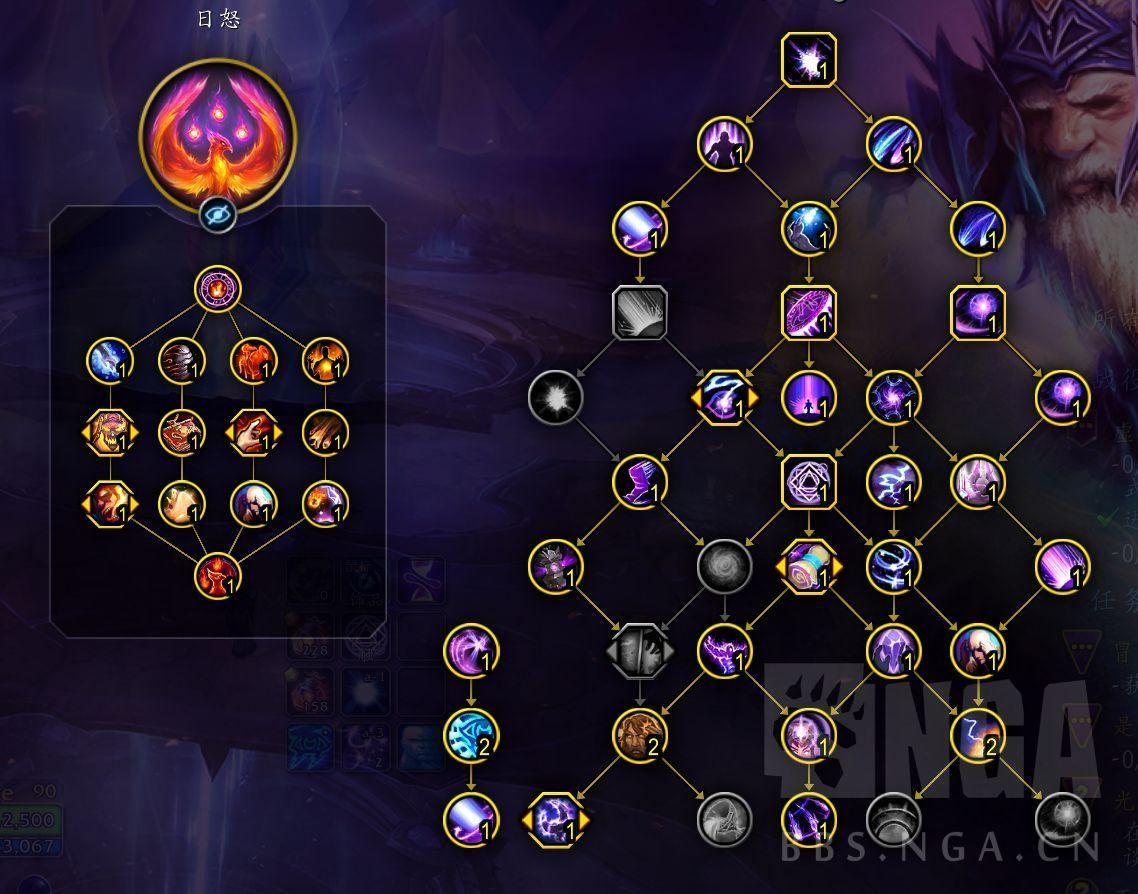Select the bald head talent node
The height and width of the screenshot is (894, 1138).
[x=977, y=651]
